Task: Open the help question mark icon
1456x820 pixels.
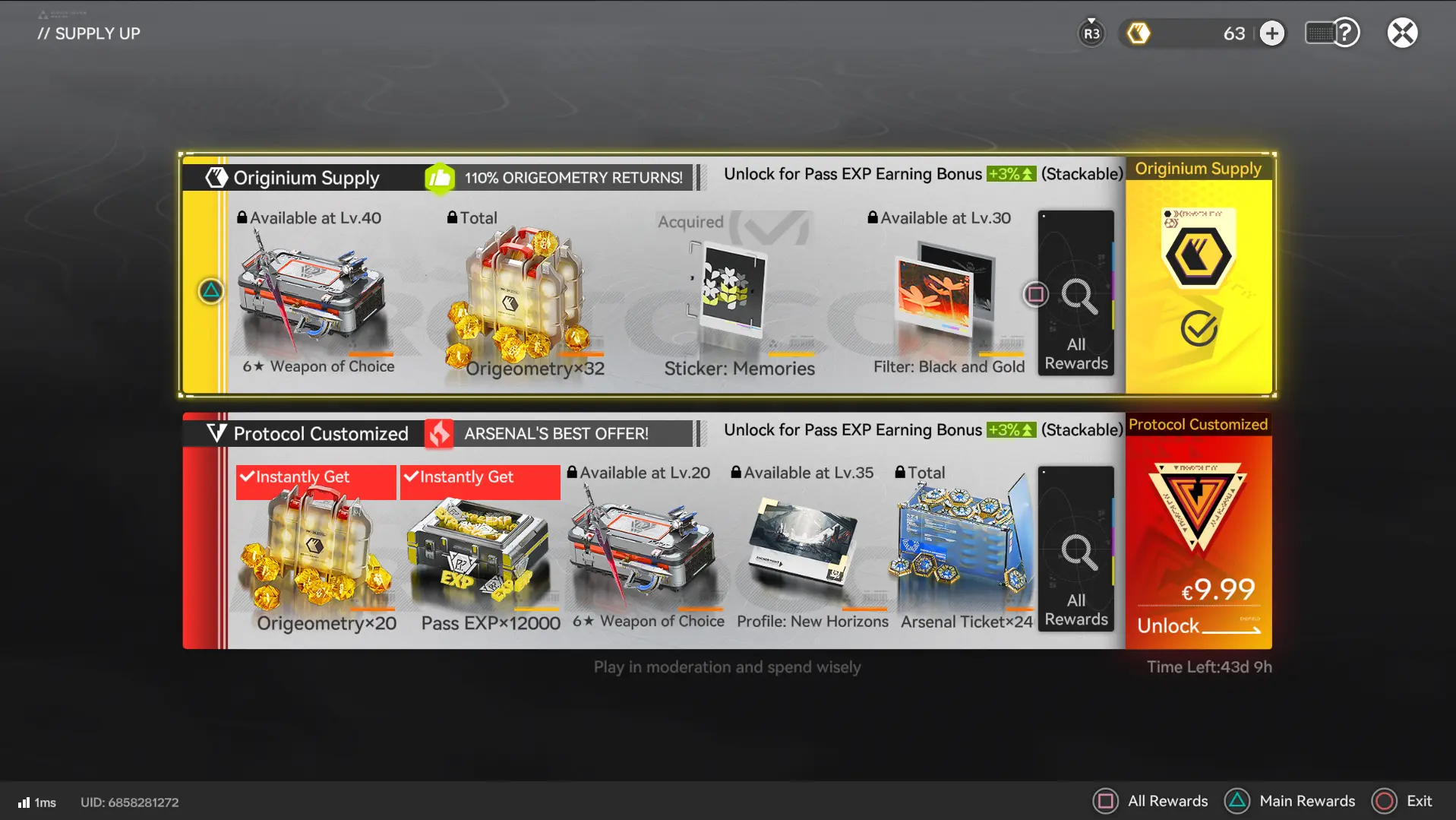Action: [x=1345, y=33]
